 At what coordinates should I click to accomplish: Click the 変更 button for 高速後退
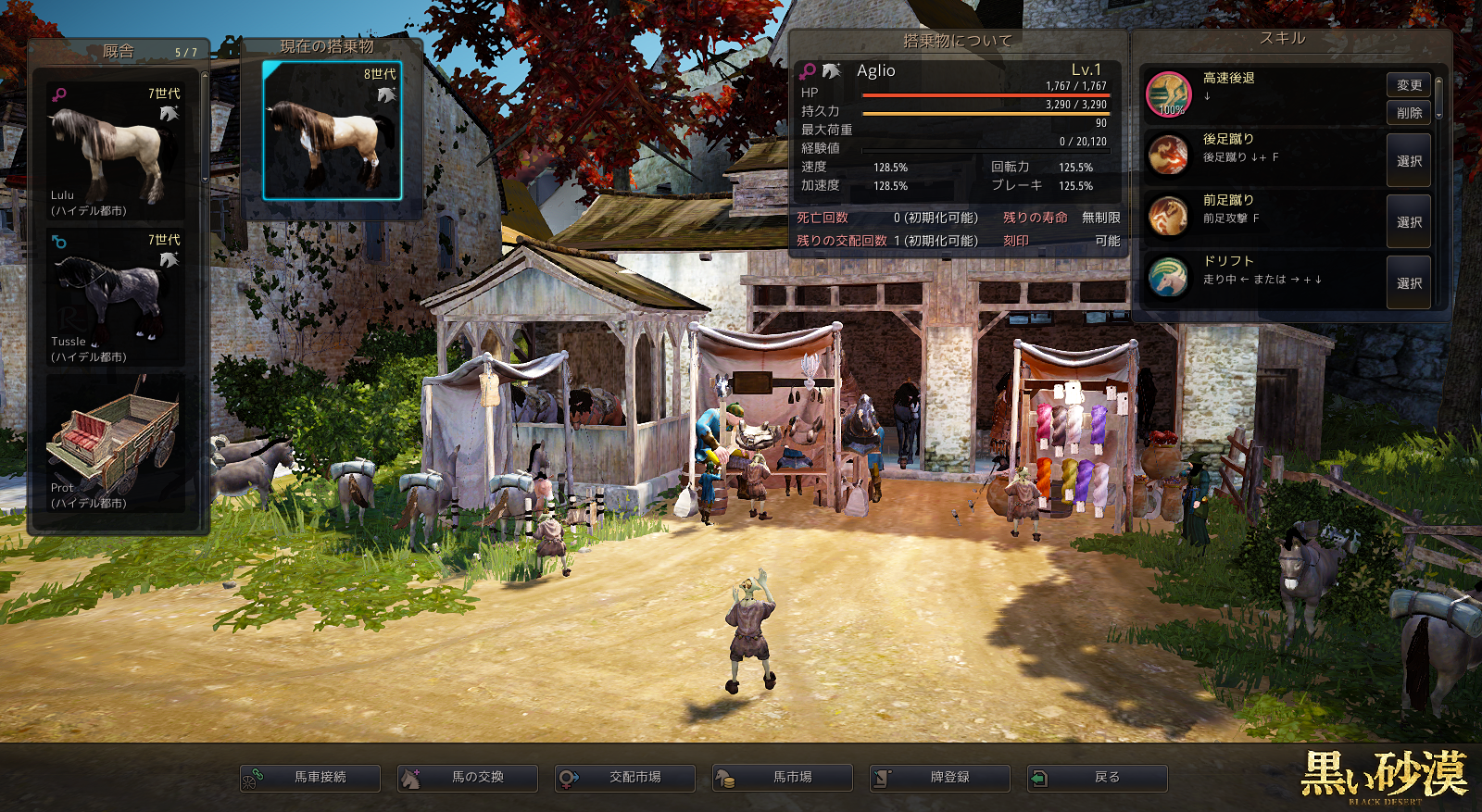(1408, 85)
